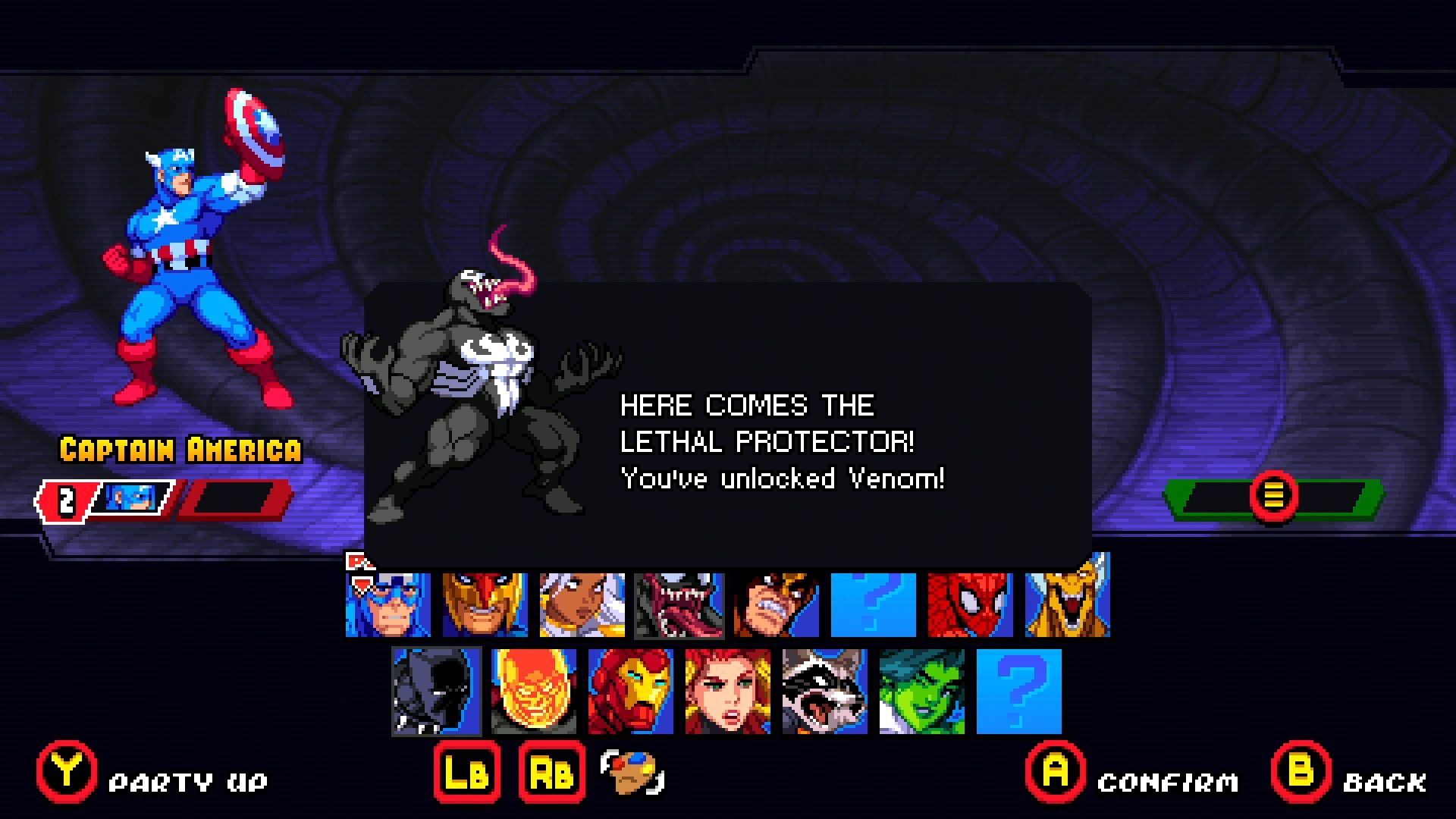Confirm selection with the A prompt
The width and height of the screenshot is (1456, 819).
click(x=1054, y=774)
